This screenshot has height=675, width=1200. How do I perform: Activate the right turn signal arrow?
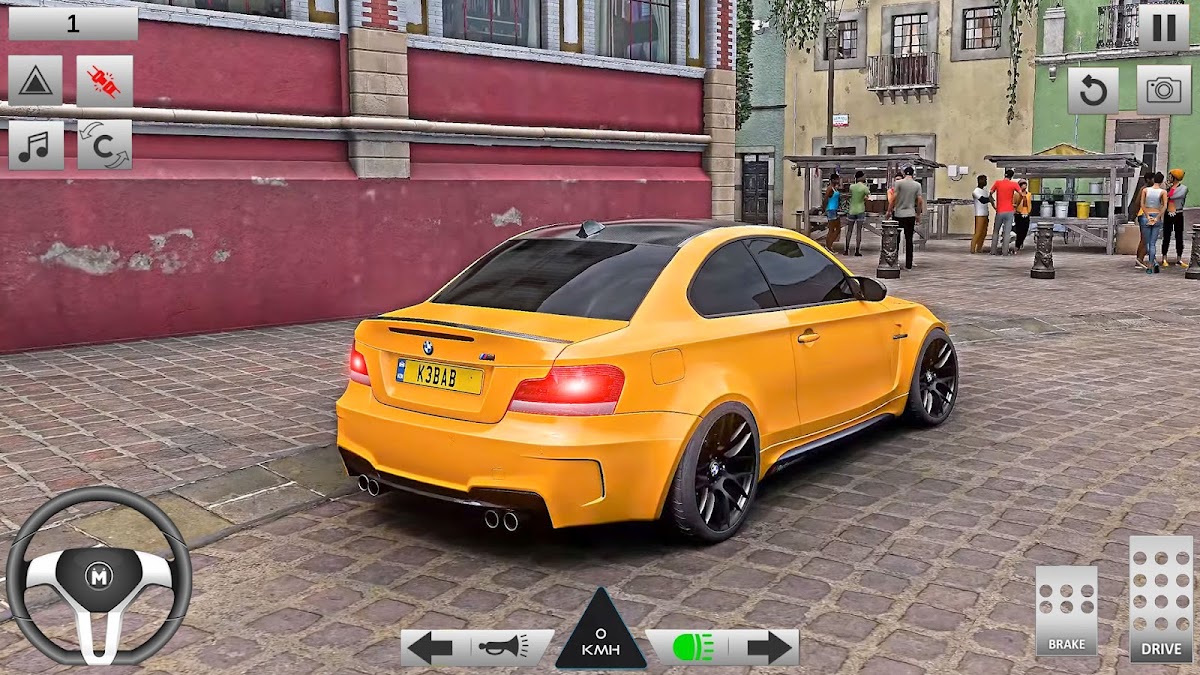tap(768, 647)
